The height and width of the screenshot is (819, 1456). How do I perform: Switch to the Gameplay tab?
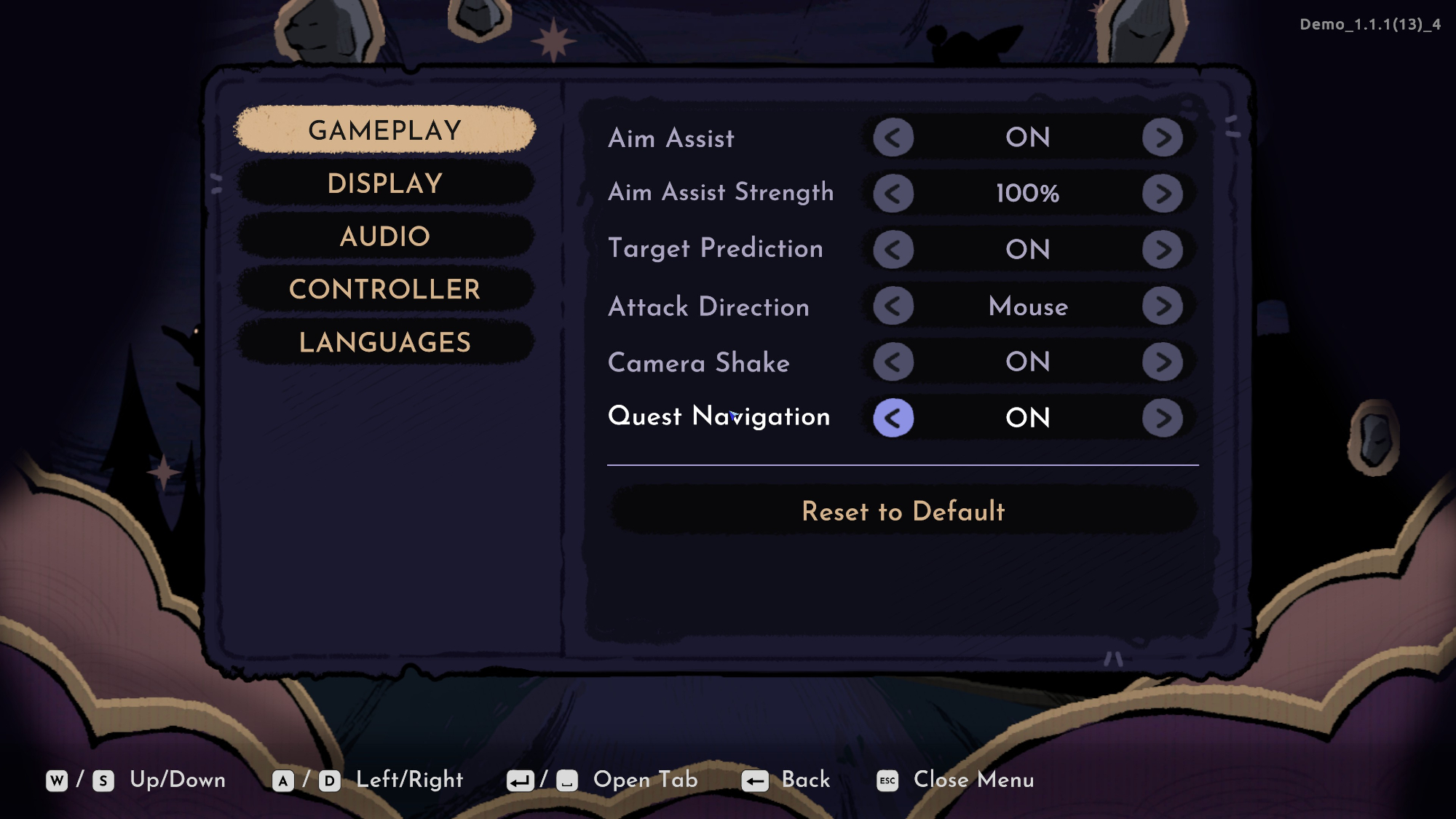pyautogui.click(x=385, y=130)
